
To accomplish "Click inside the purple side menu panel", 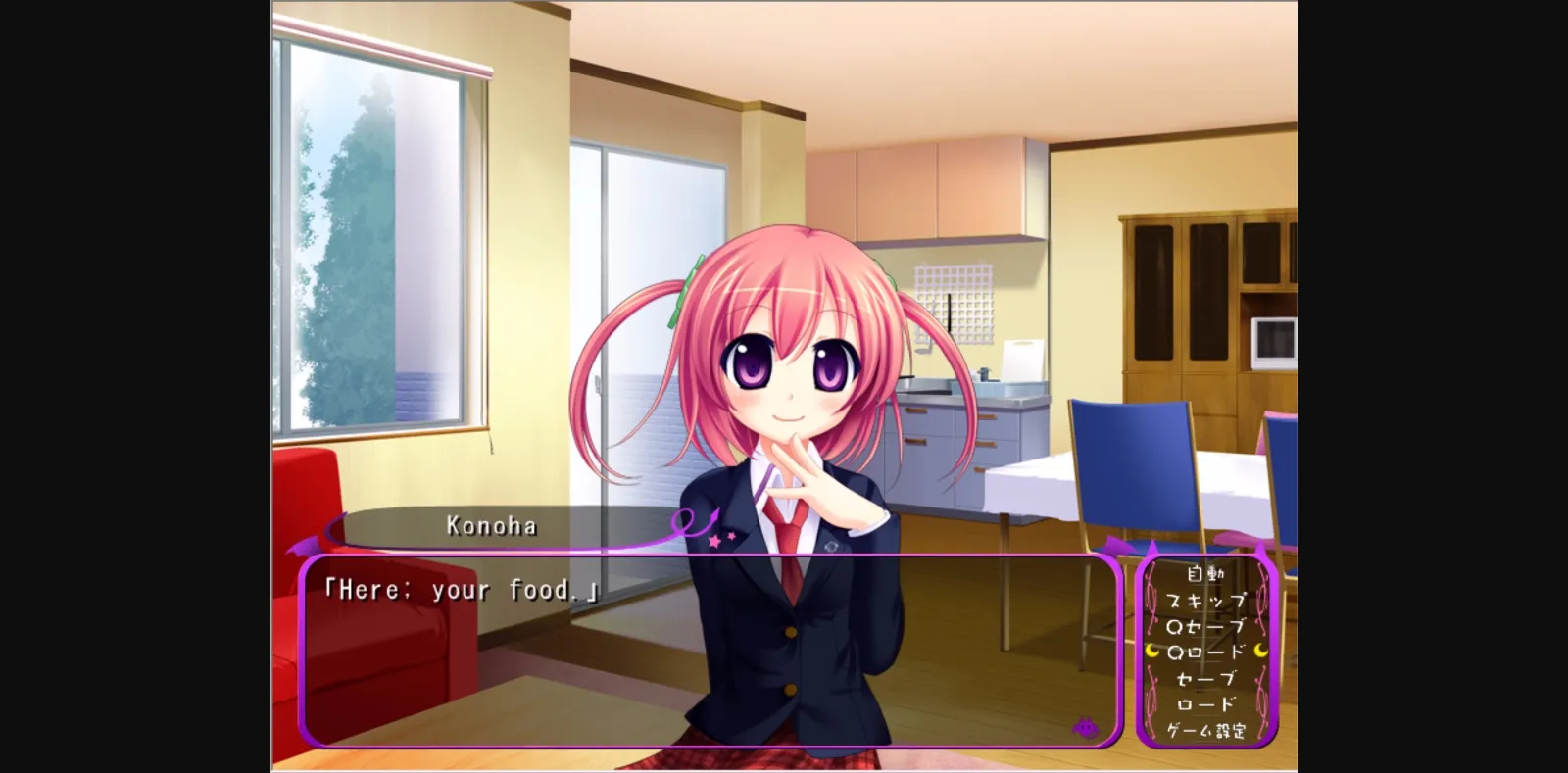I will click(x=1207, y=652).
